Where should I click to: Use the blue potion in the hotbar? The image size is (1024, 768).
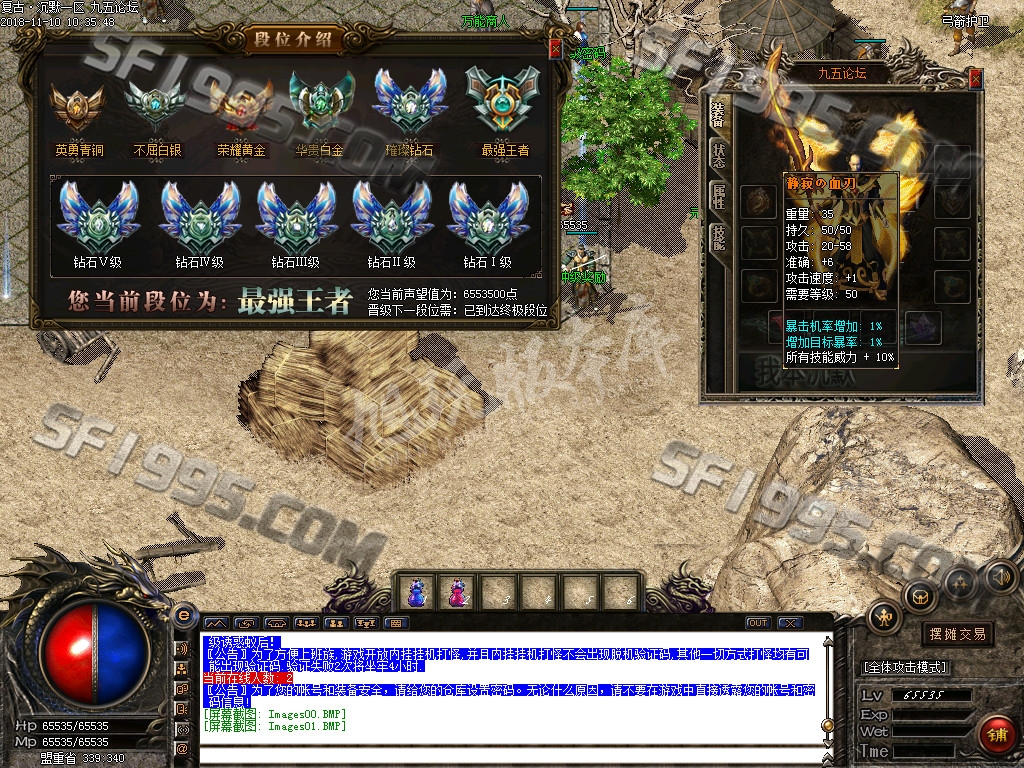416,592
